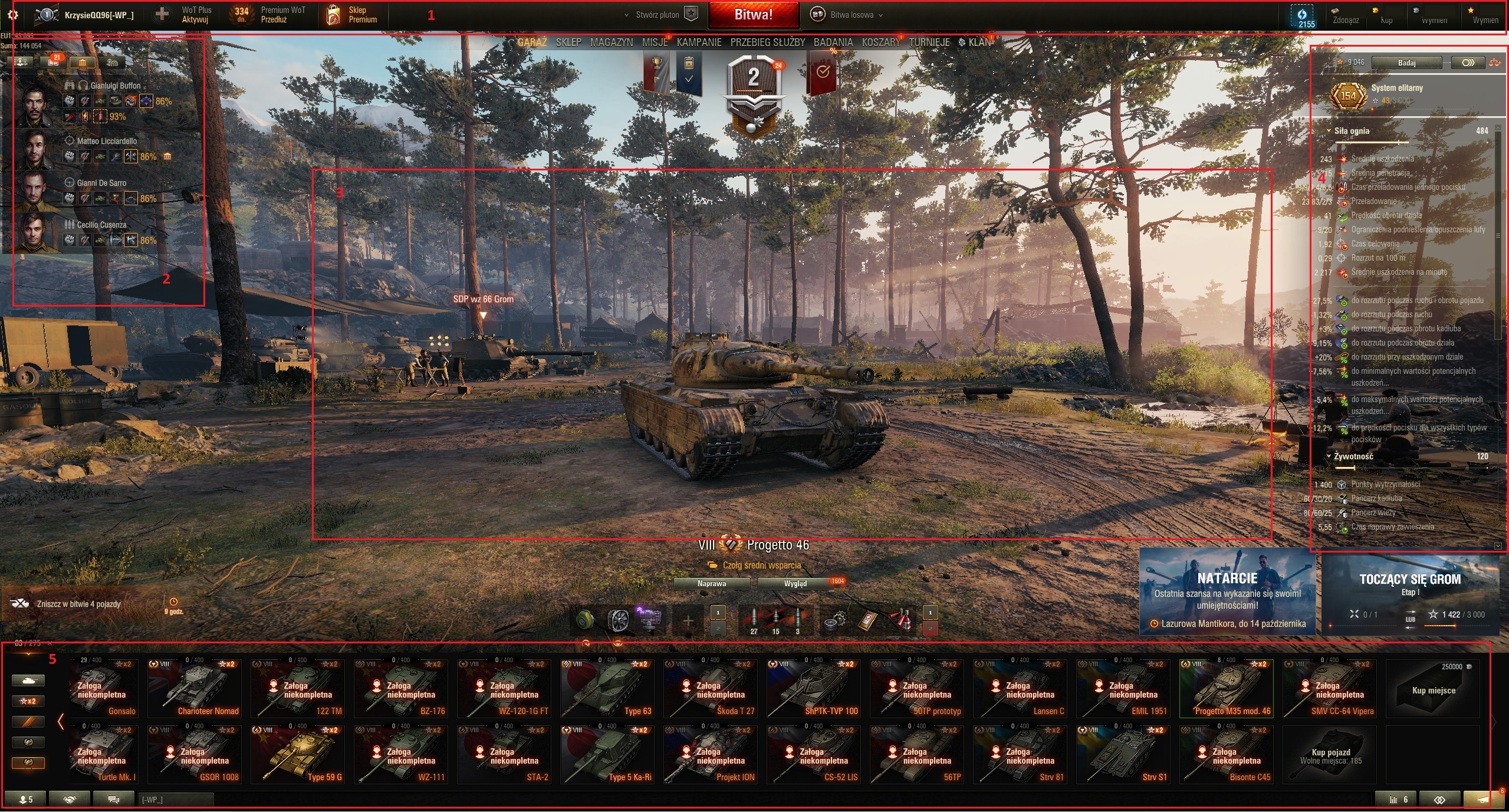Open the MAGAZYN tab
Screen dimensions: 1509x812
click(x=612, y=42)
